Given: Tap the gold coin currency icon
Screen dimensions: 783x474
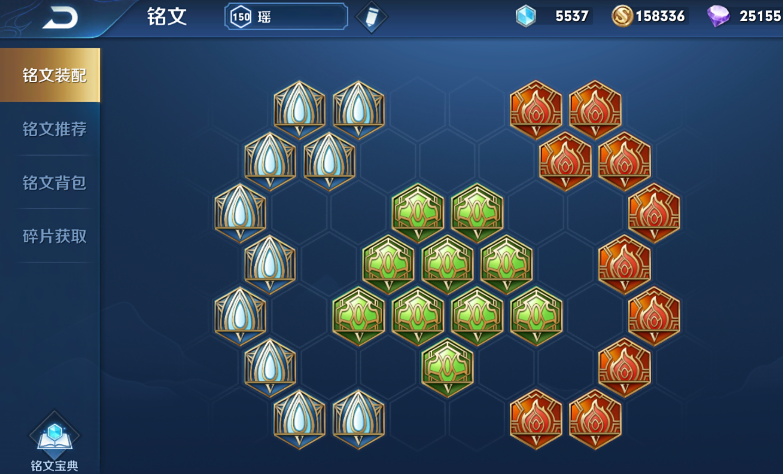Looking at the screenshot, I should point(622,16).
